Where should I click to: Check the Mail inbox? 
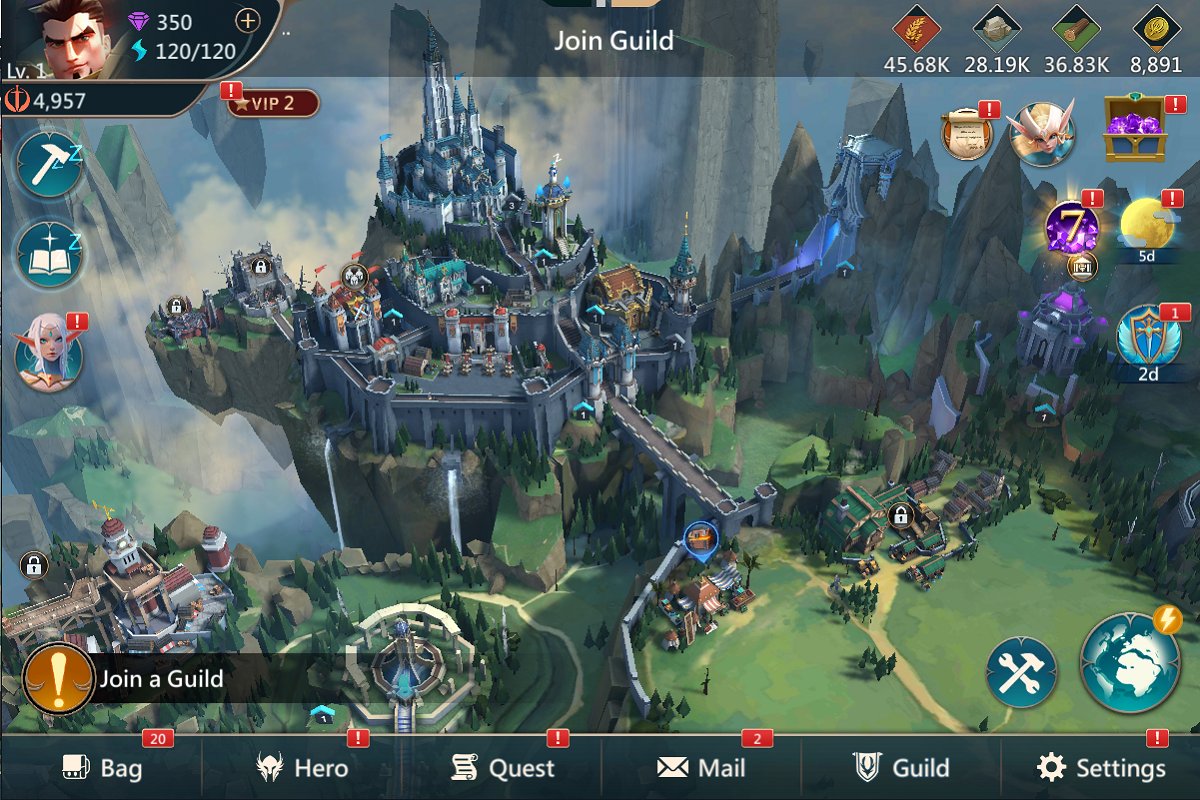pyautogui.click(x=701, y=768)
